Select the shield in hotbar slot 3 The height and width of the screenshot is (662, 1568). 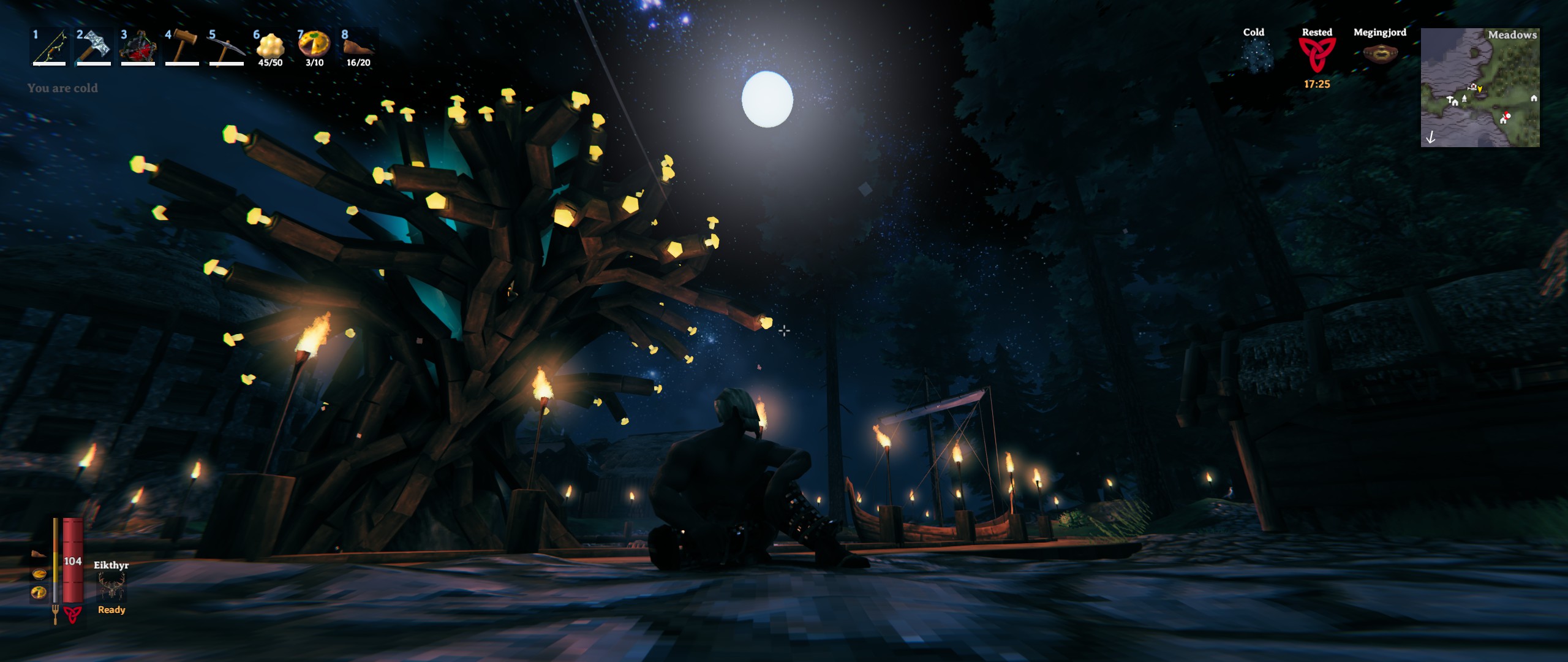click(136, 48)
